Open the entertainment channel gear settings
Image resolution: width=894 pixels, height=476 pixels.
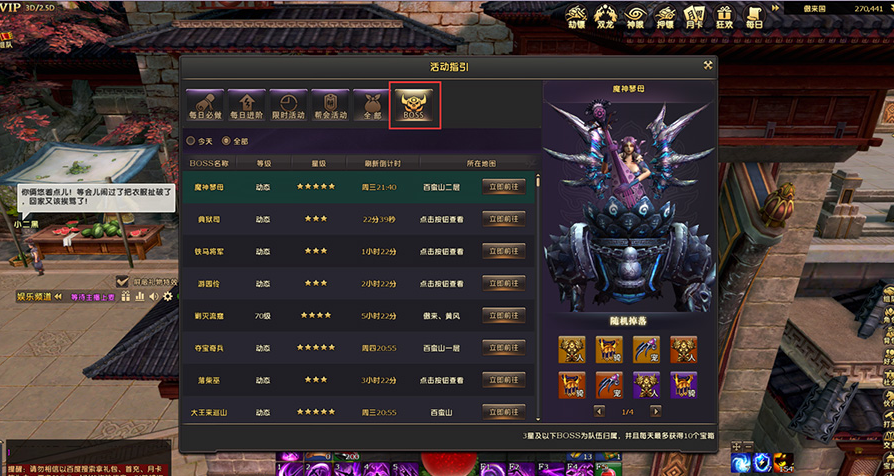(x=168, y=296)
